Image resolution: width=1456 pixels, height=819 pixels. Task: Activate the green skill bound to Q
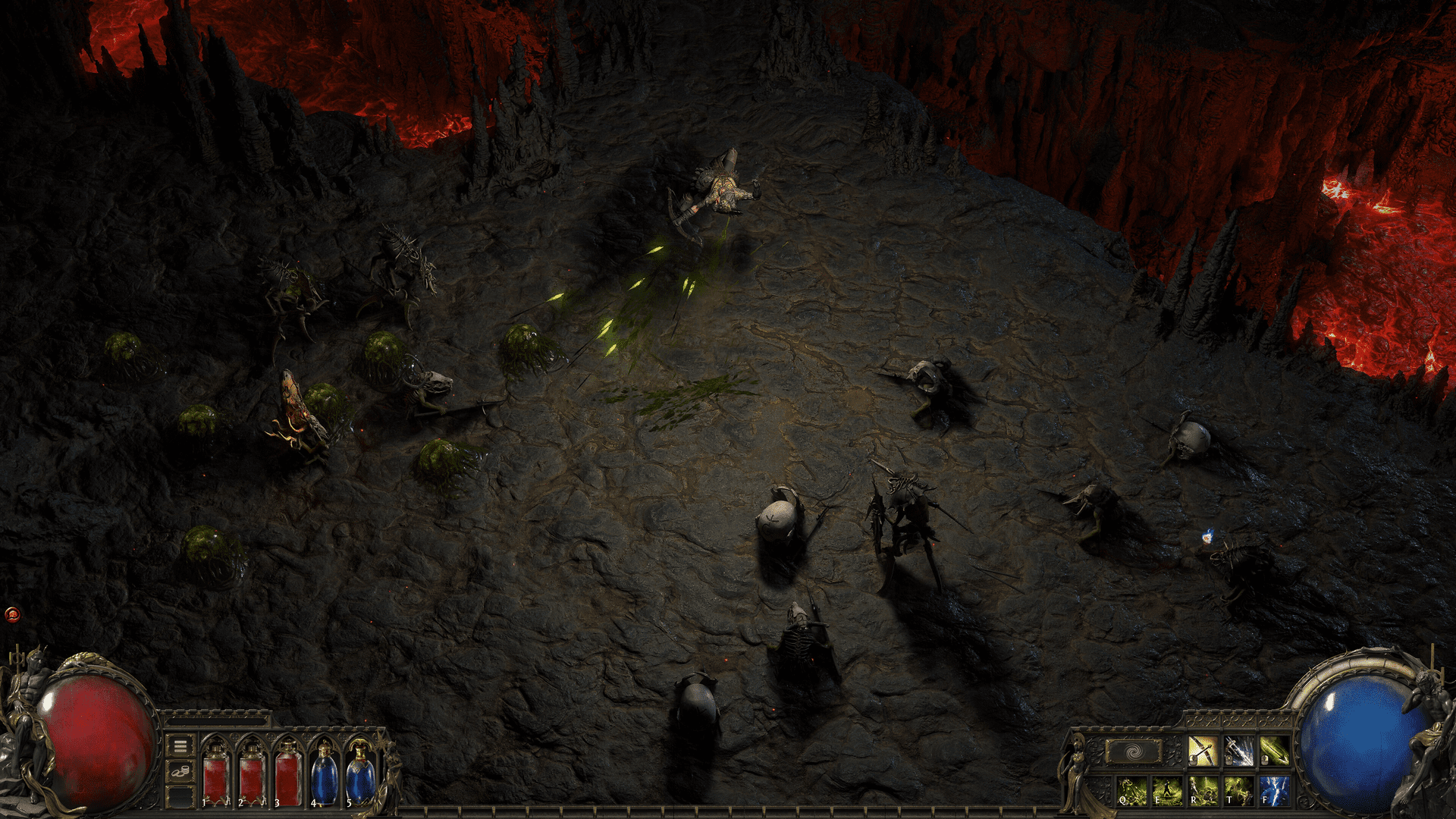1131,790
